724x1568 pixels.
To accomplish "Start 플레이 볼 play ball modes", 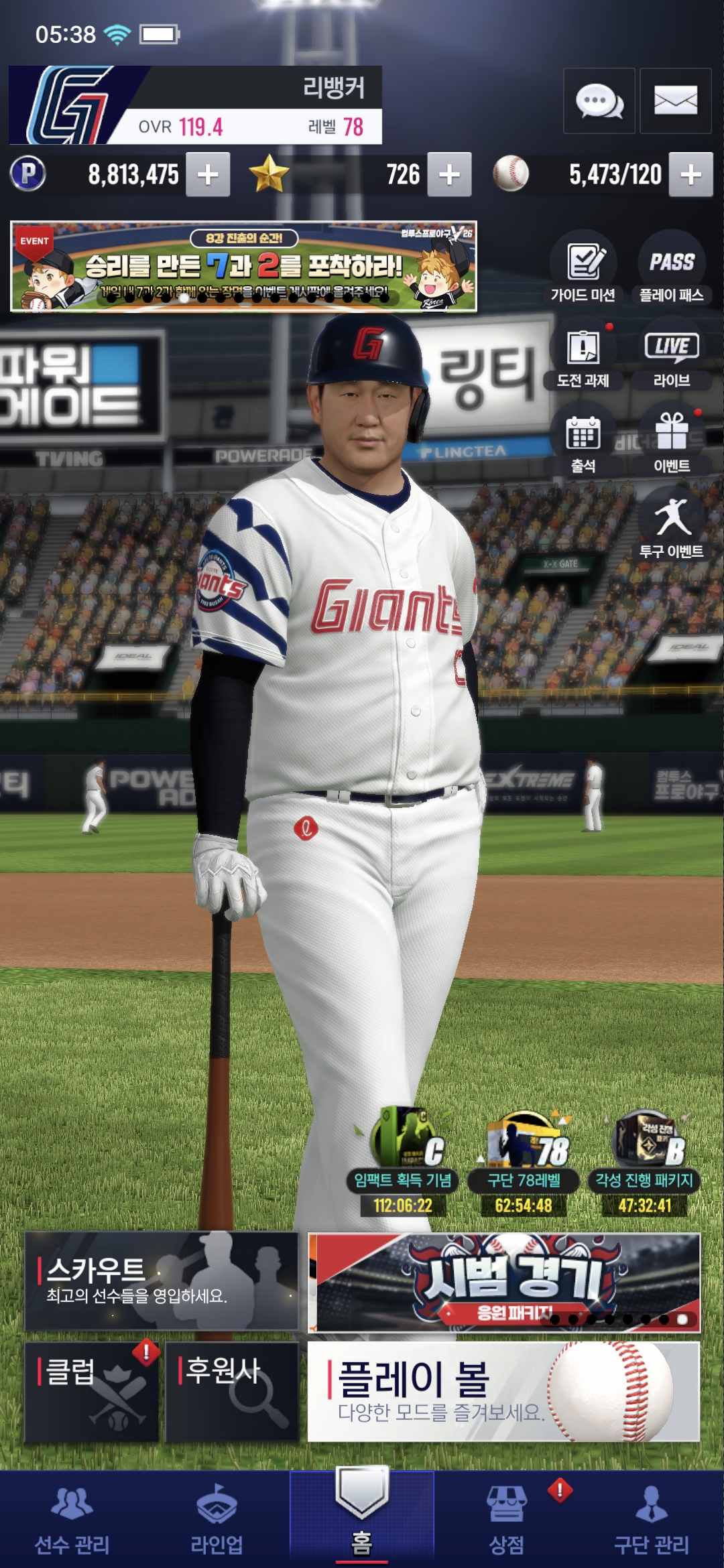I will point(503,1392).
